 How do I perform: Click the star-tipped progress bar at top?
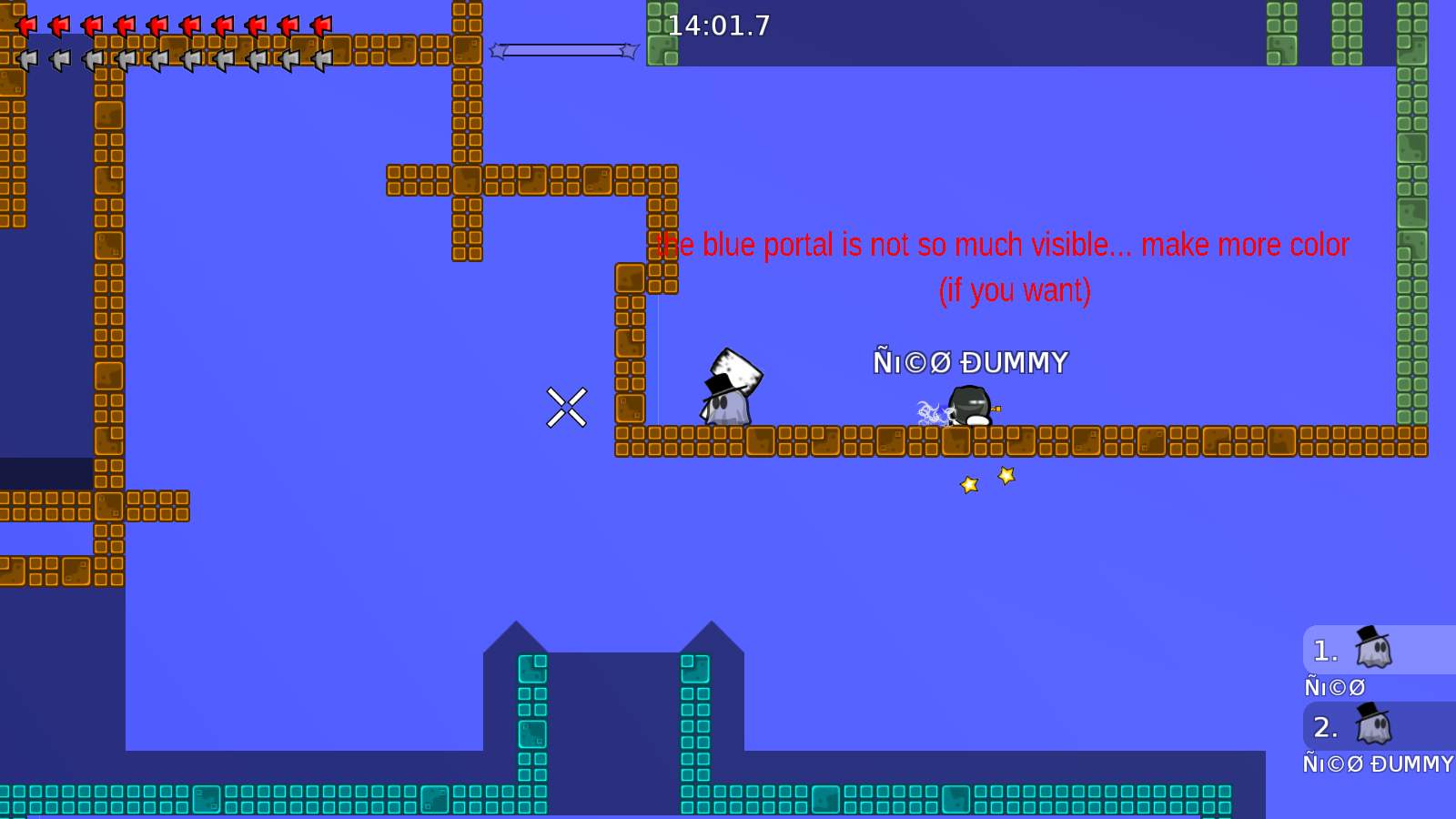(x=564, y=52)
